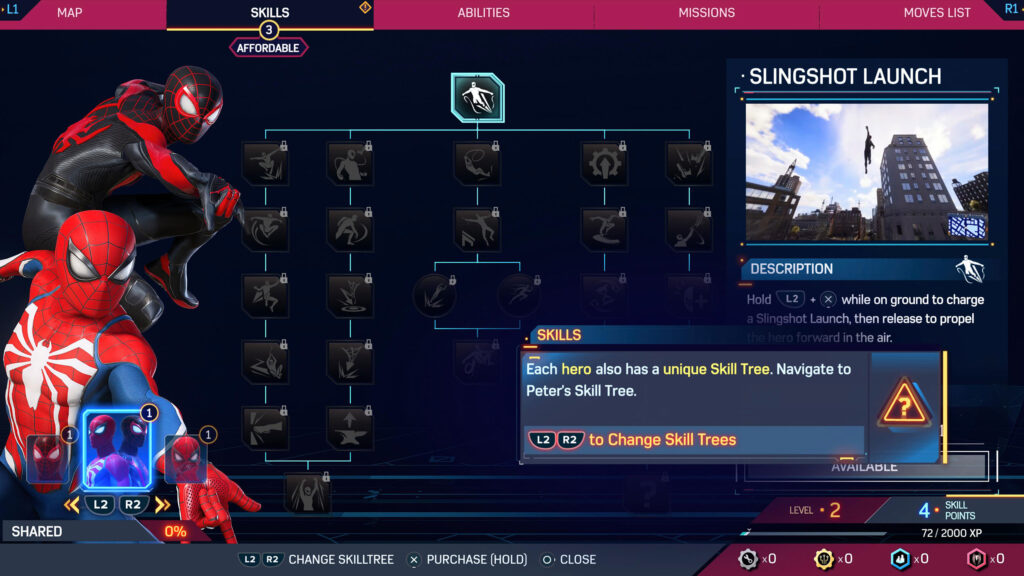Go to the Missions tab
The width and height of the screenshot is (1024, 576).
click(x=706, y=13)
